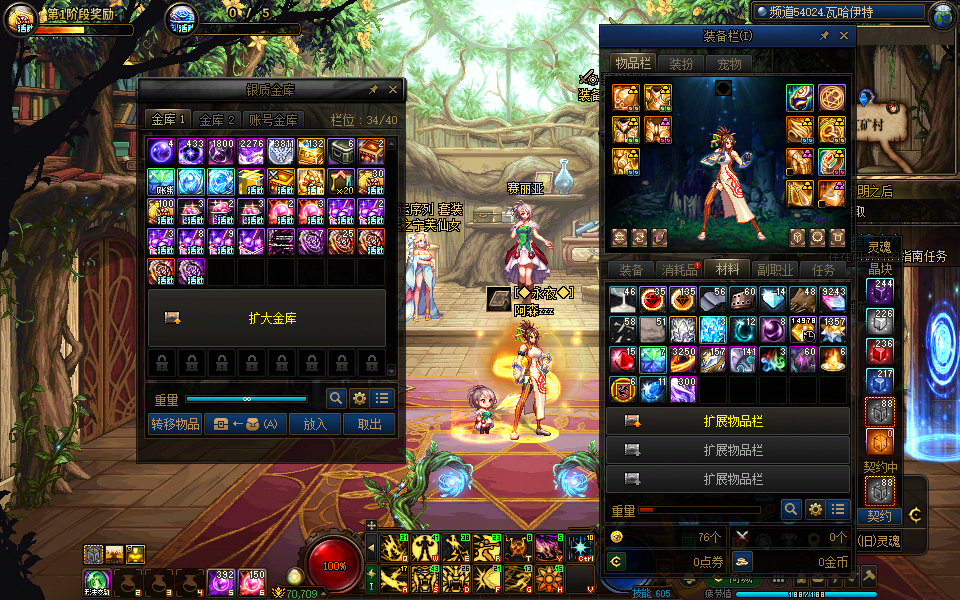Open the 副职业 sub-profession tab
The image size is (960, 600).
coord(775,270)
